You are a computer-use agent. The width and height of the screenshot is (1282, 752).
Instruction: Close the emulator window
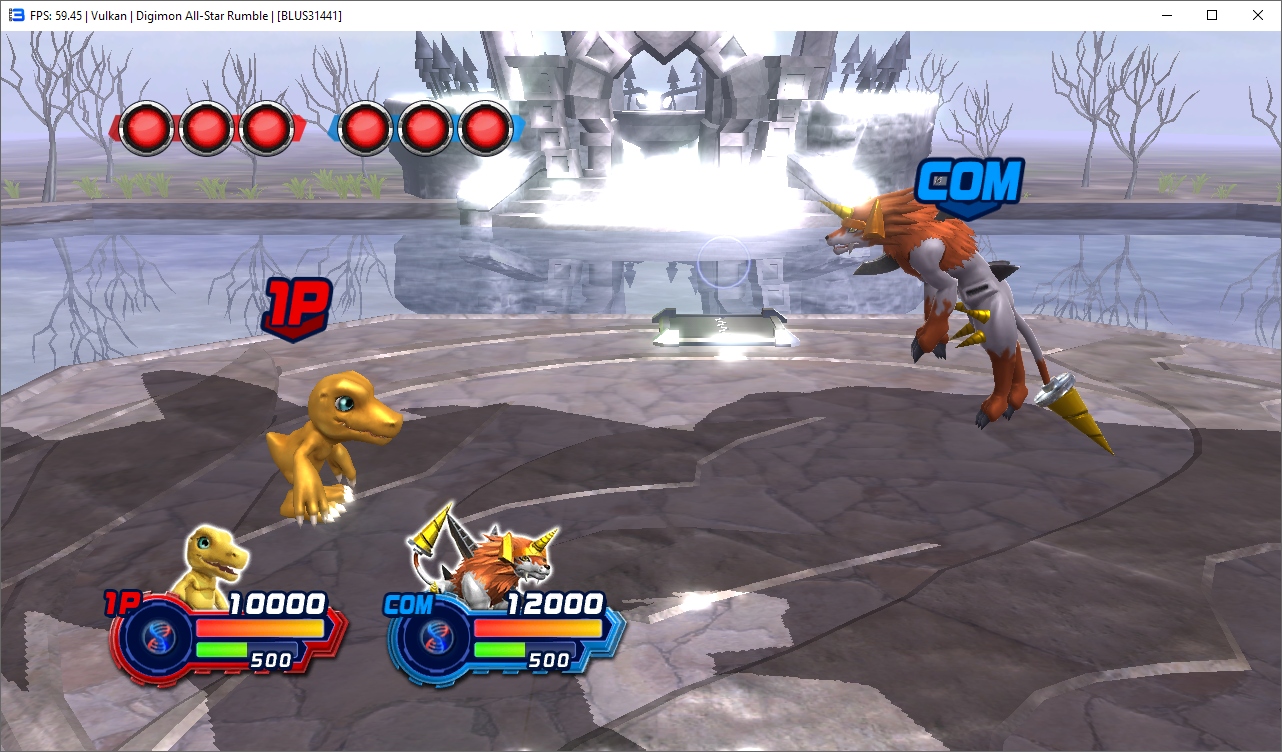(1258, 15)
